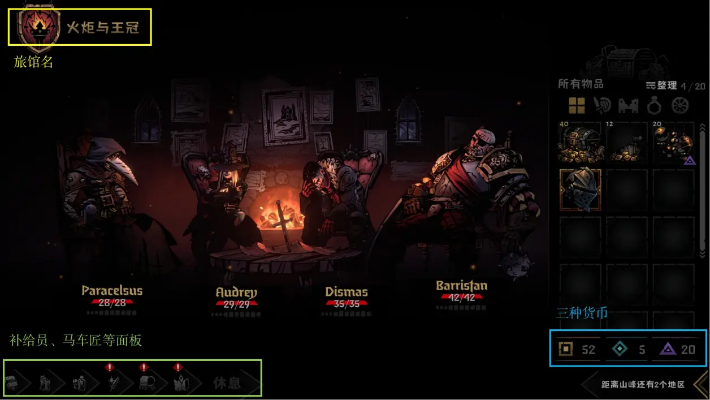Screen dimensions: 710x400
Task: Select the all-items grid filter tab
Action: pos(576,105)
